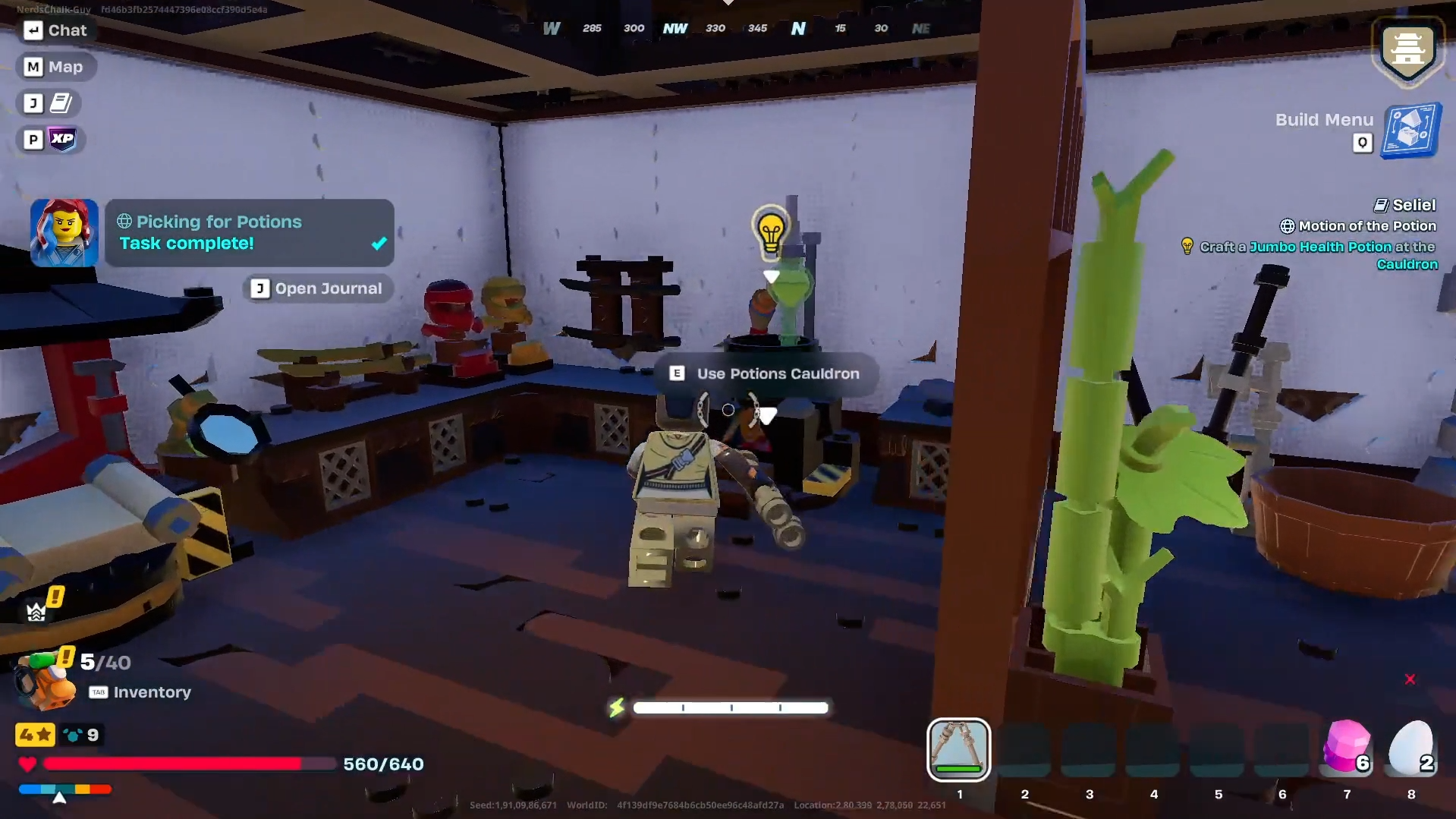This screenshot has width=1456, height=819.
Task: Click the Picking for Potions checkmark
Action: pos(378,244)
